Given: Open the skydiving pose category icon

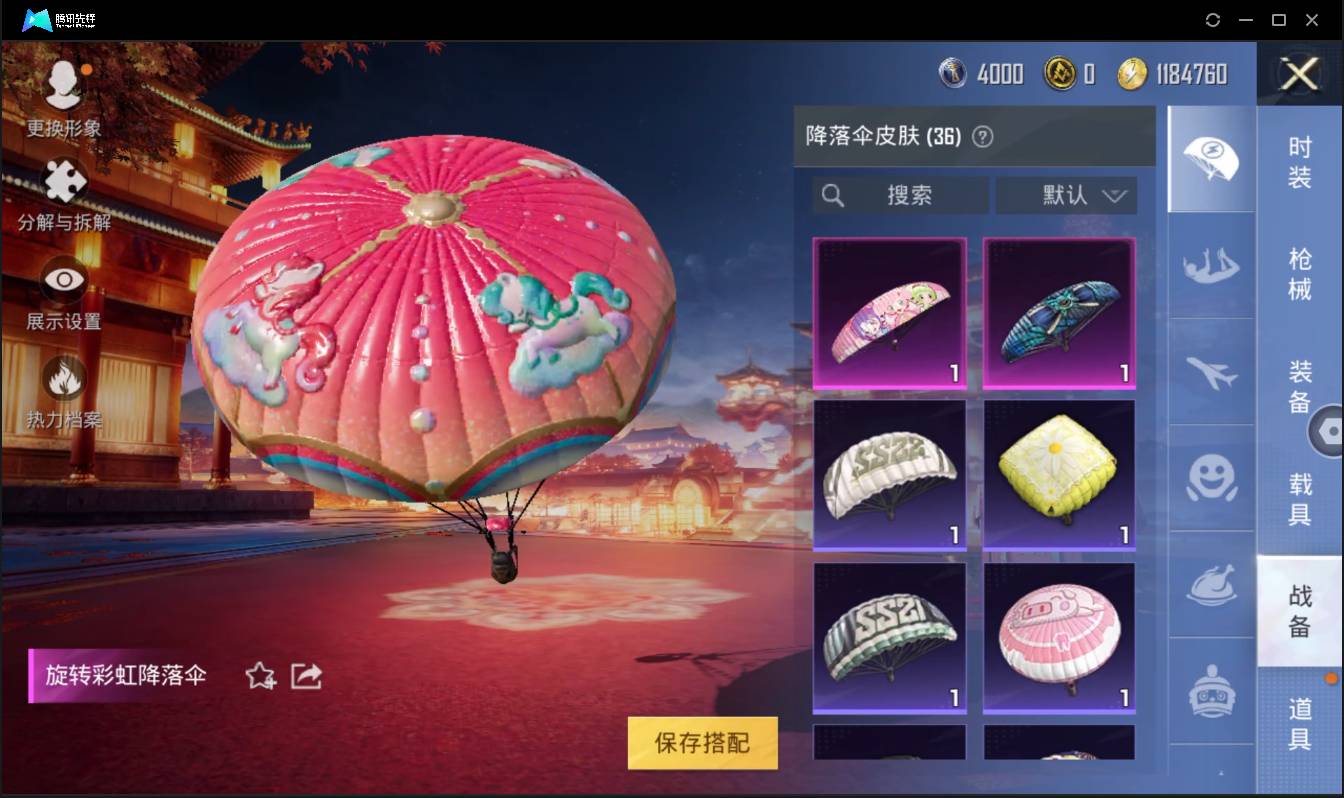Looking at the screenshot, I should (1210, 265).
